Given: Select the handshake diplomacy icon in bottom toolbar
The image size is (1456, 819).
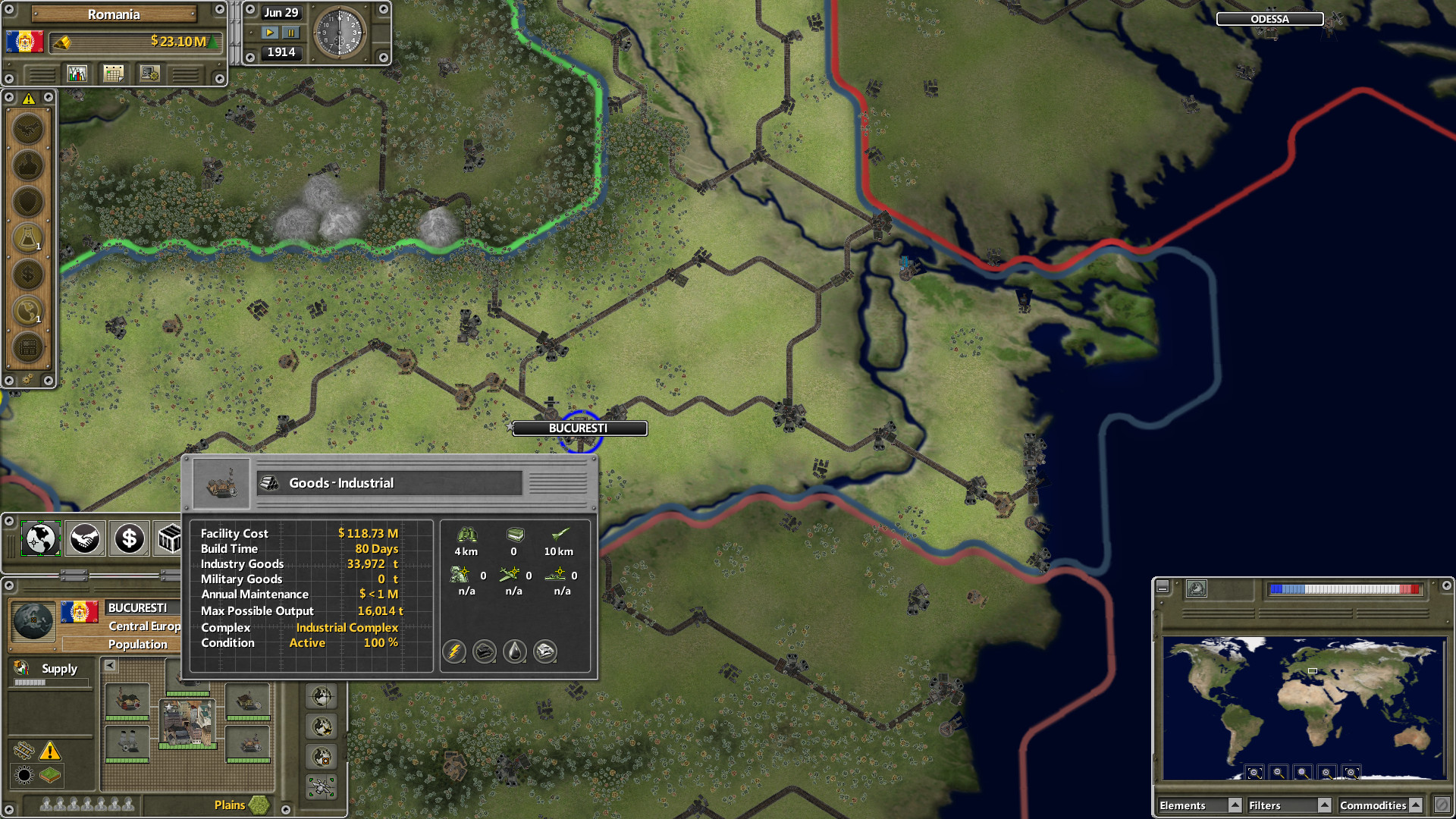Looking at the screenshot, I should pyautogui.click(x=85, y=538).
